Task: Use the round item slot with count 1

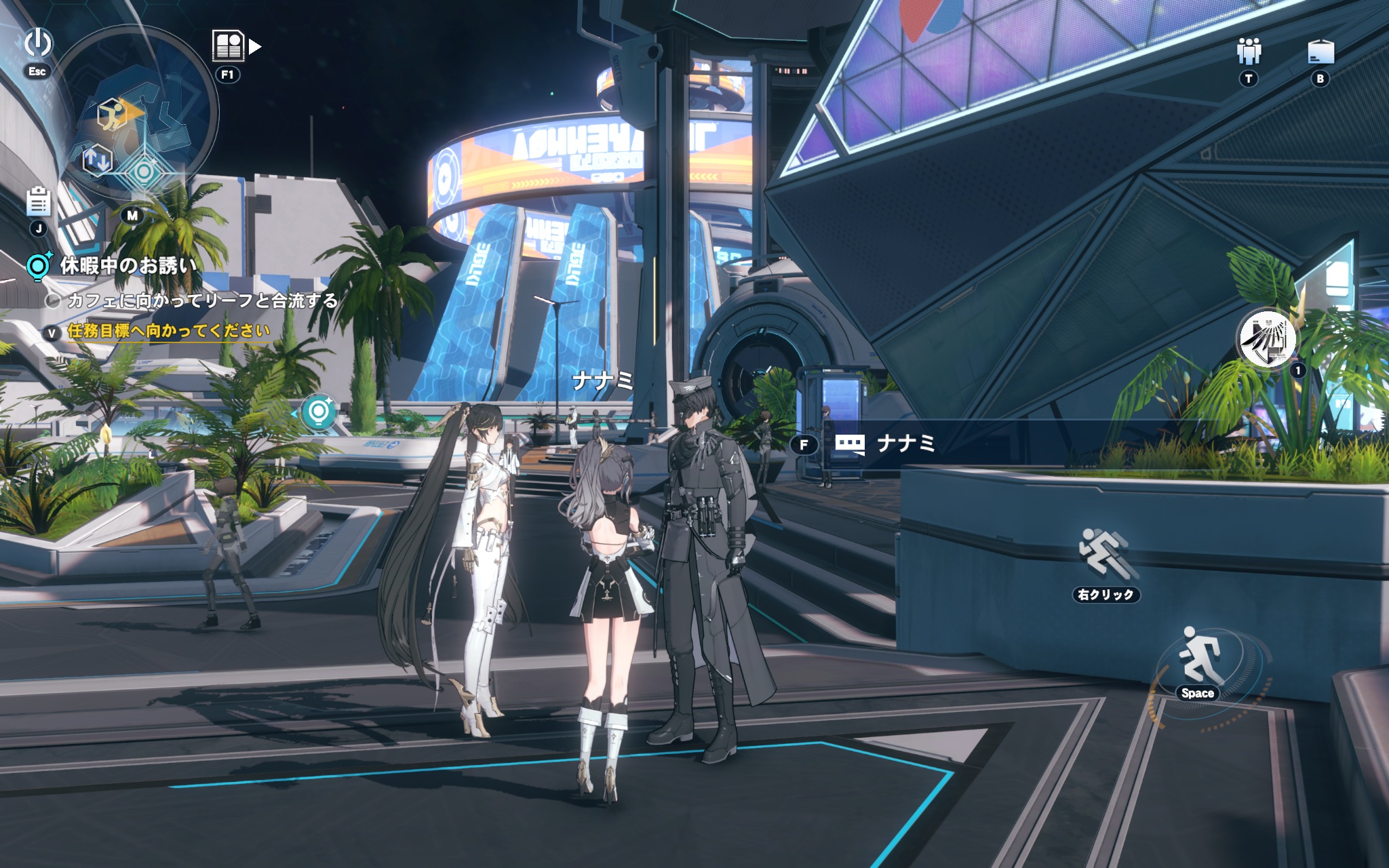Action: coord(1266,340)
